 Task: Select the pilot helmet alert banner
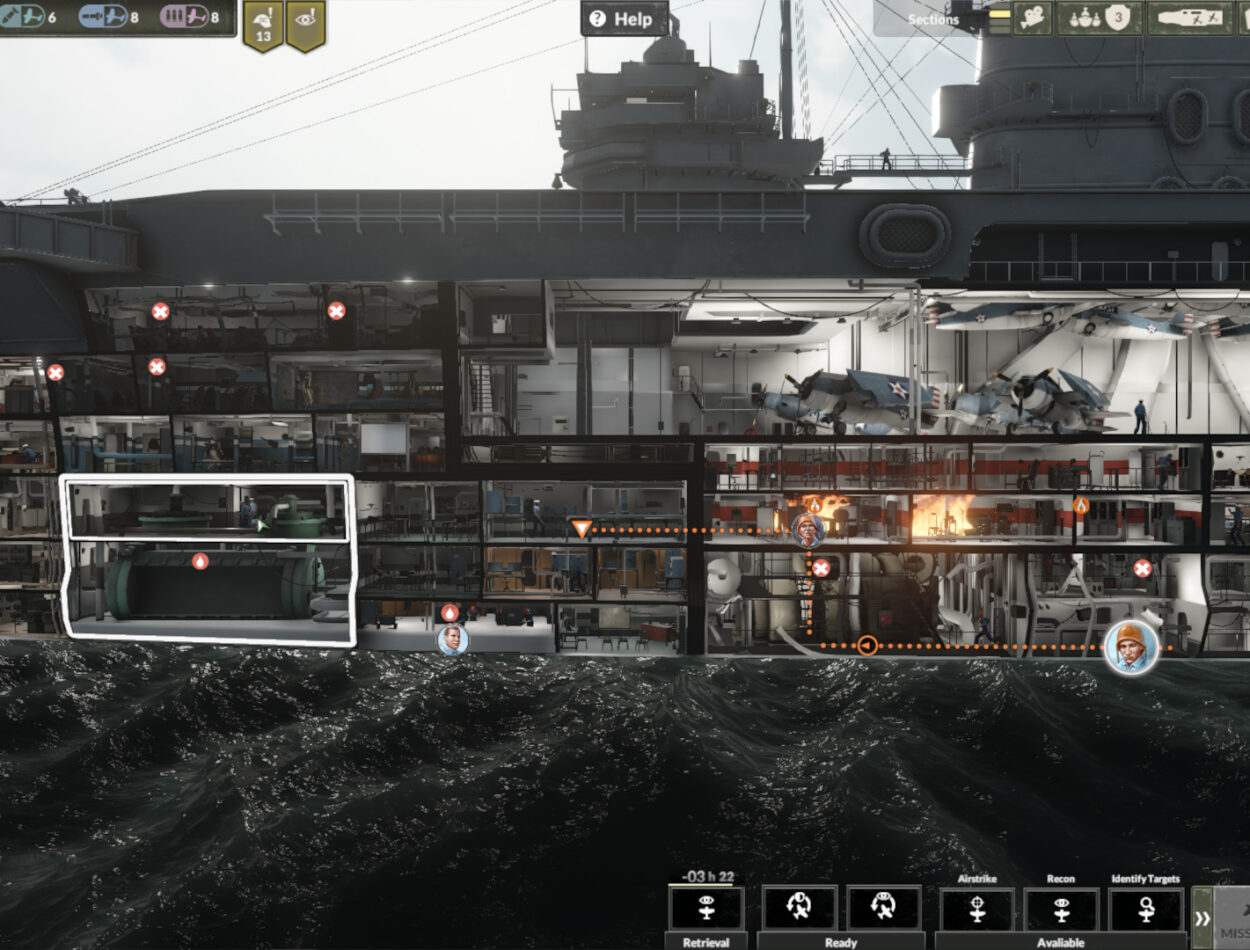click(263, 24)
